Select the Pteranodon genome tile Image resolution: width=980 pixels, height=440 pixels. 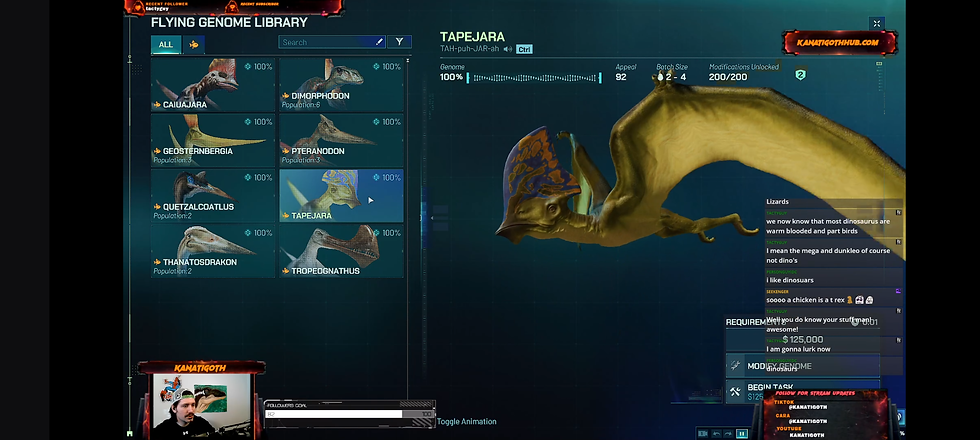341,140
